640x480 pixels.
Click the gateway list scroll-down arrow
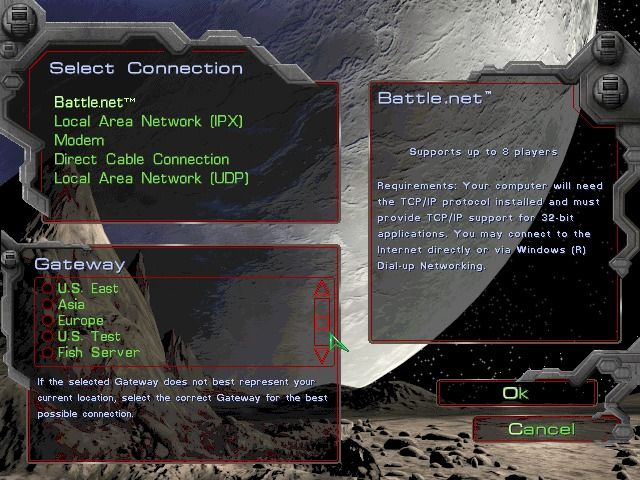pos(321,353)
